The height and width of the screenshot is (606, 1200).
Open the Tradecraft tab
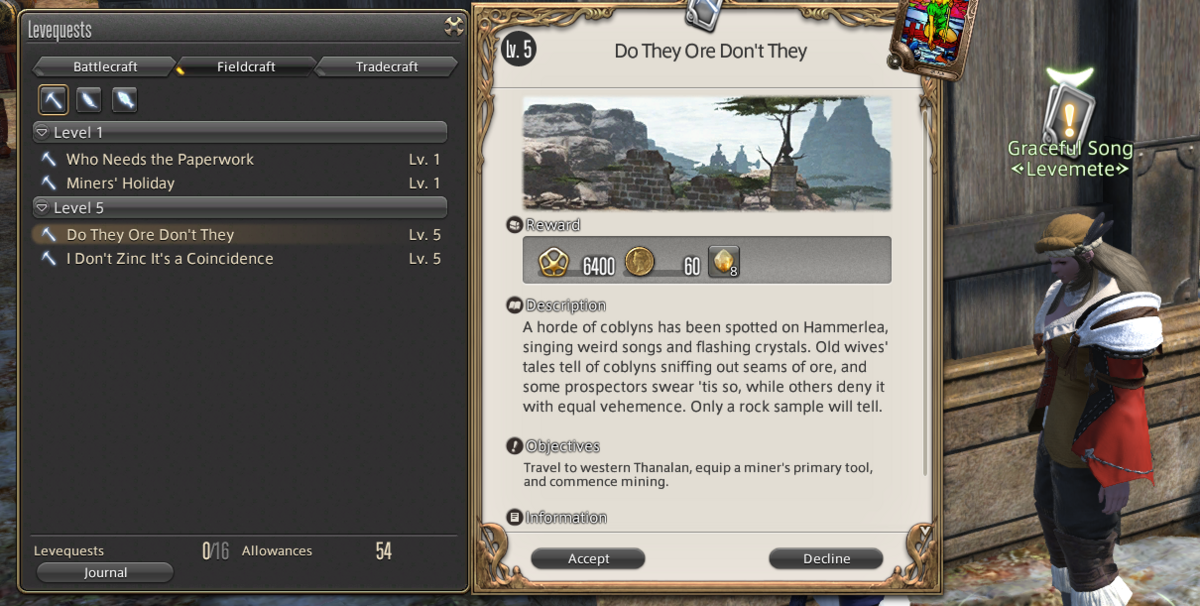(386, 67)
